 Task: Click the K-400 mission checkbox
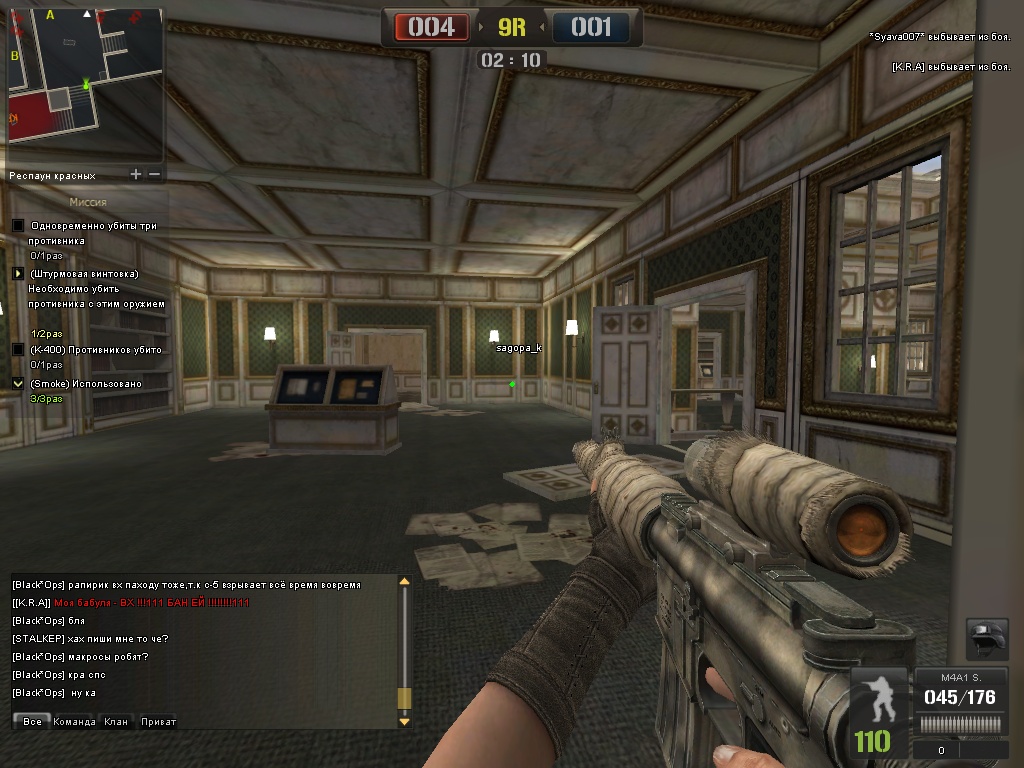coord(17,349)
